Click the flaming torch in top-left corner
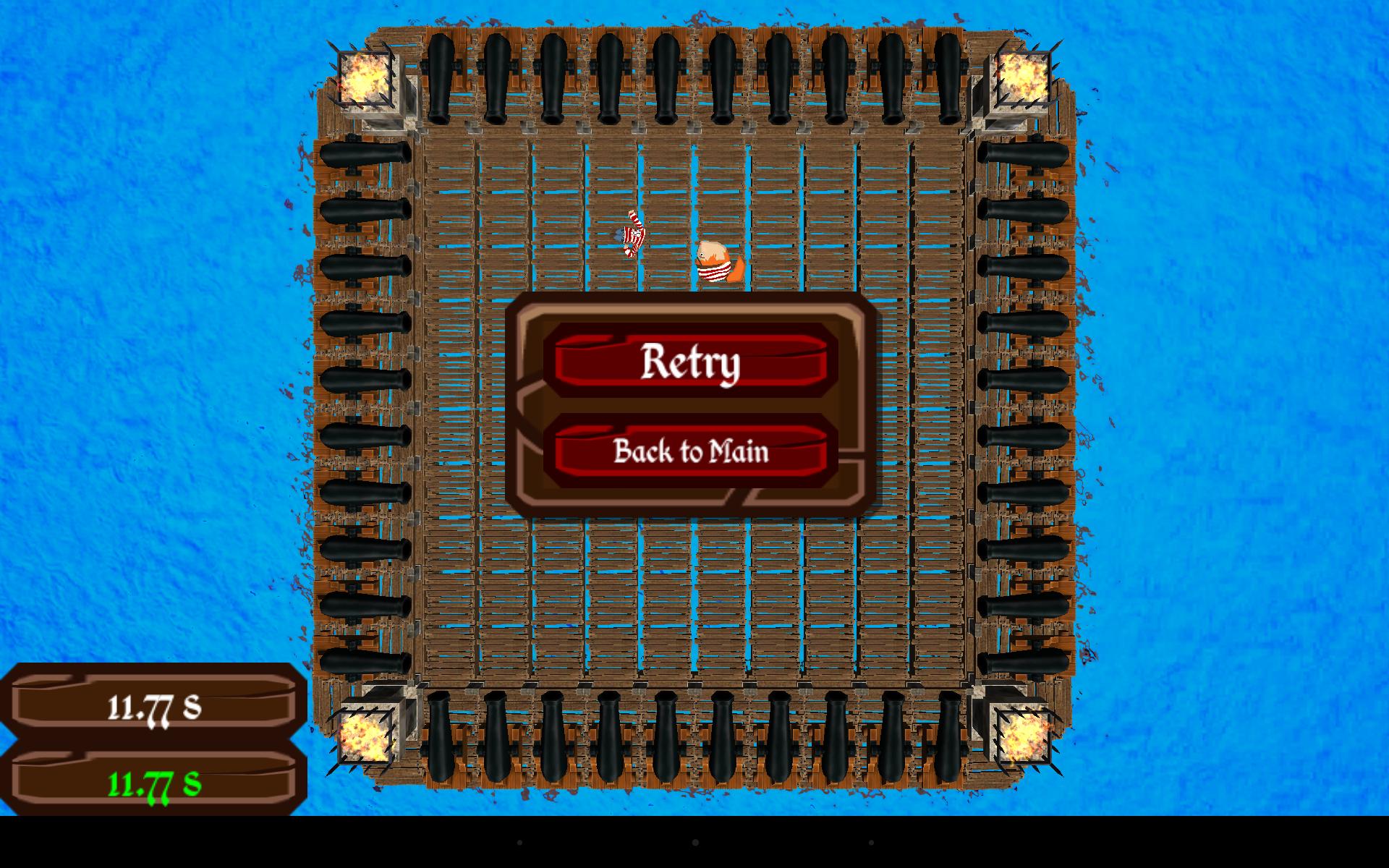 [x=367, y=77]
